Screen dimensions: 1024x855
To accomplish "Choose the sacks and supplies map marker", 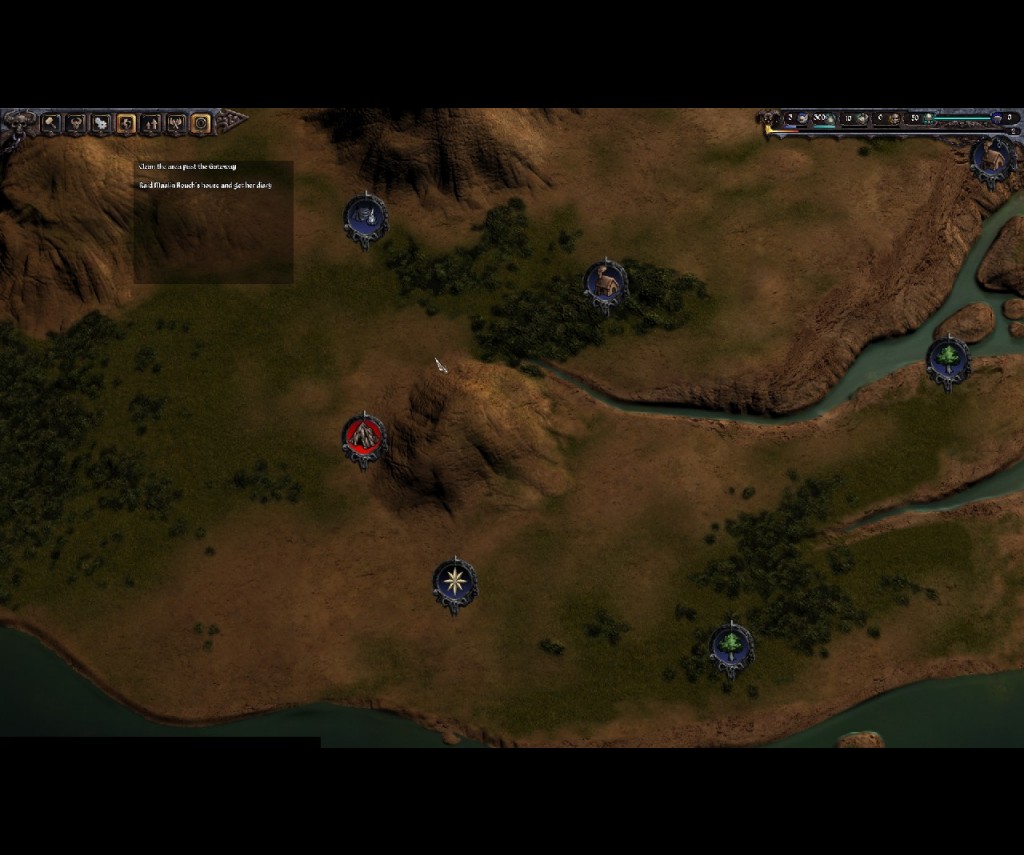I will pyautogui.click(x=365, y=216).
